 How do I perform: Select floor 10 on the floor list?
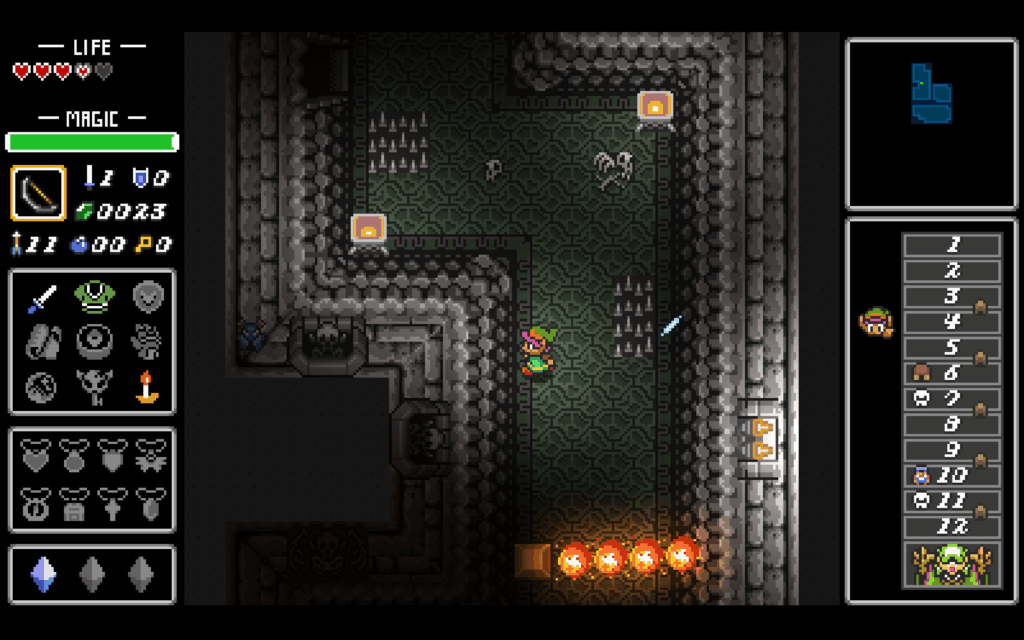point(951,474)
